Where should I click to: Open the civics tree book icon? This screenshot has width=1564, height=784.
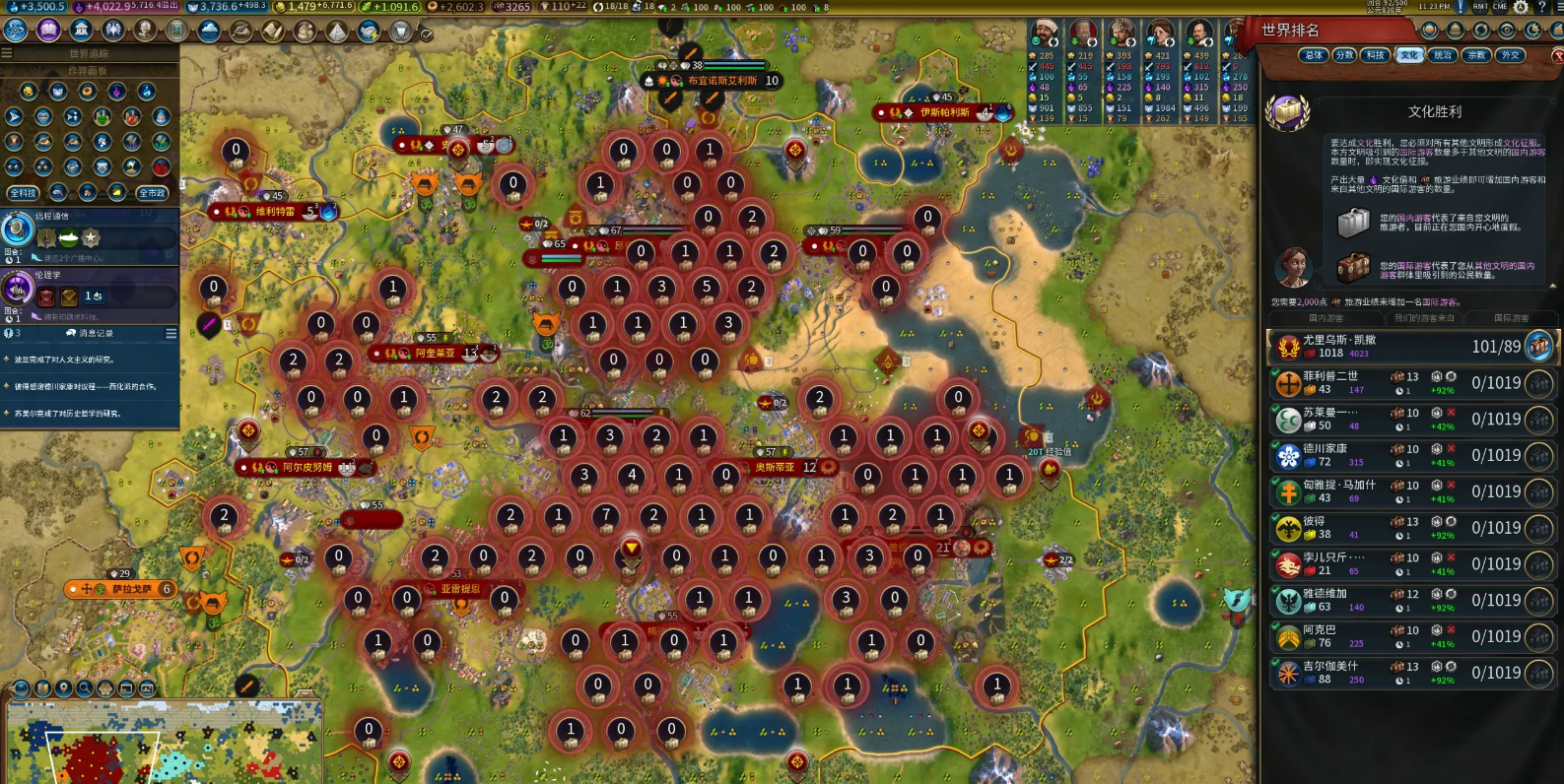click(x=48, y=31)
